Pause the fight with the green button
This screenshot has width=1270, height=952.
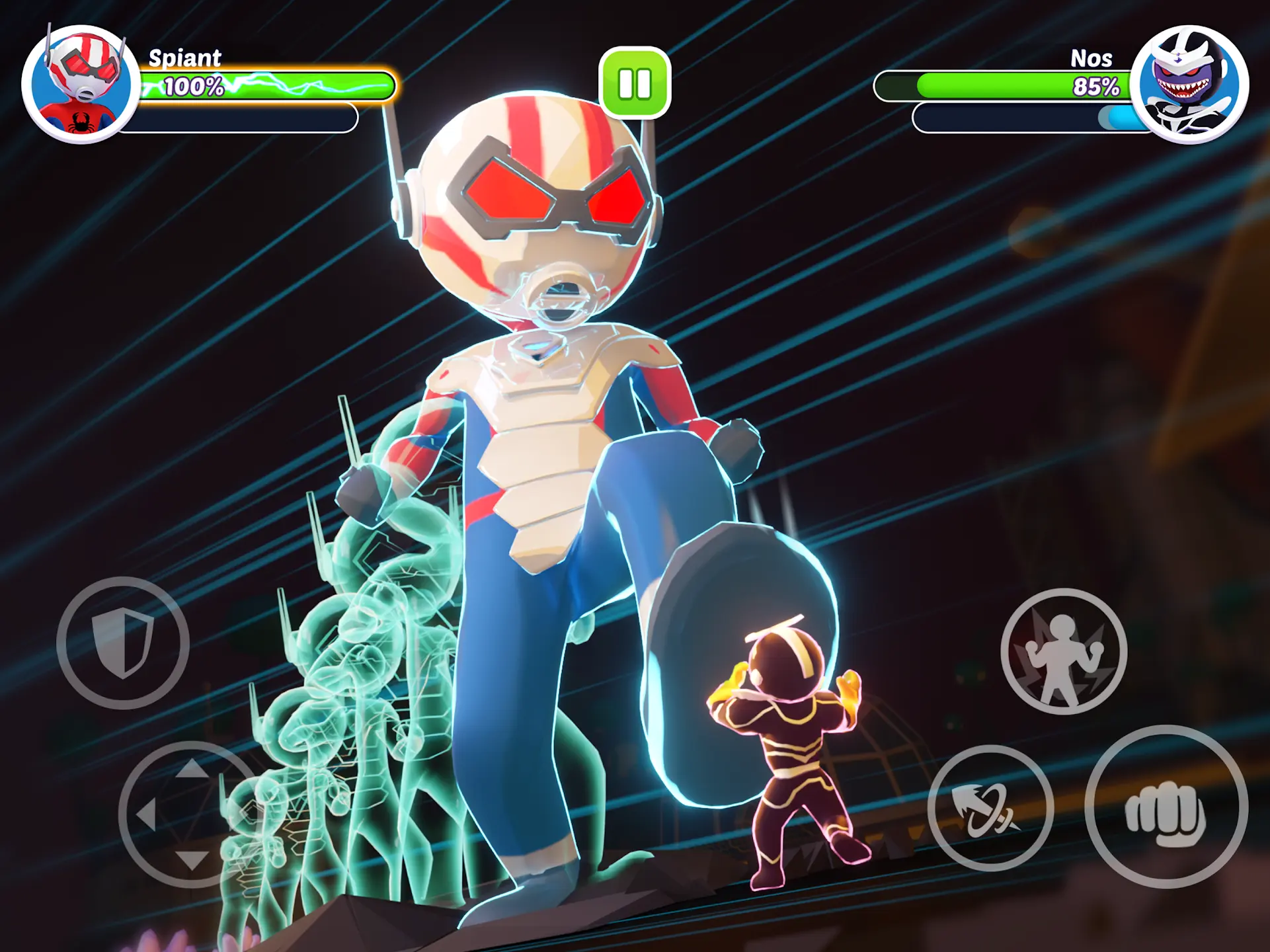tap(635, 83)
